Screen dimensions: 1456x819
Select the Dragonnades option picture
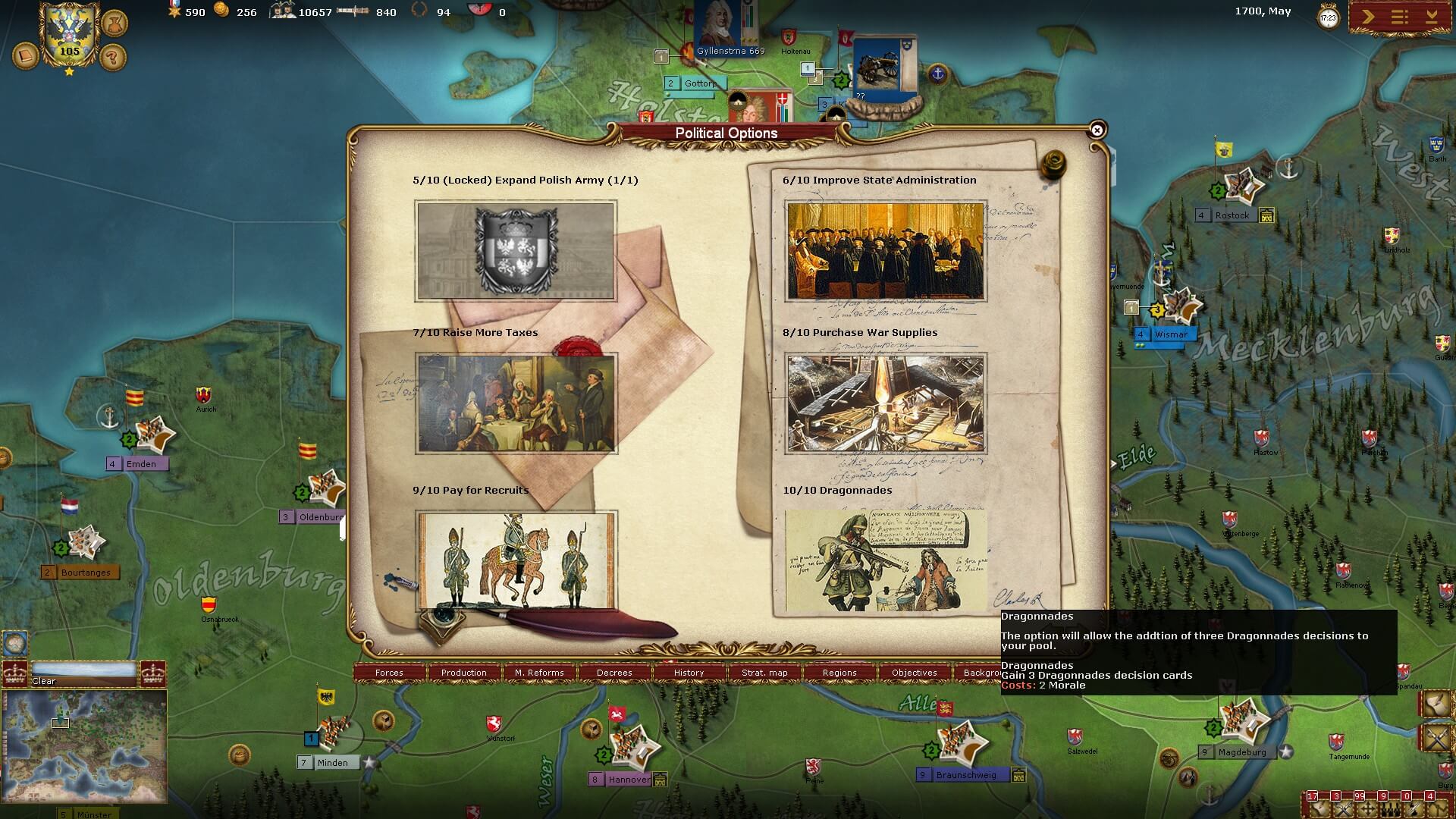point(885,560)
